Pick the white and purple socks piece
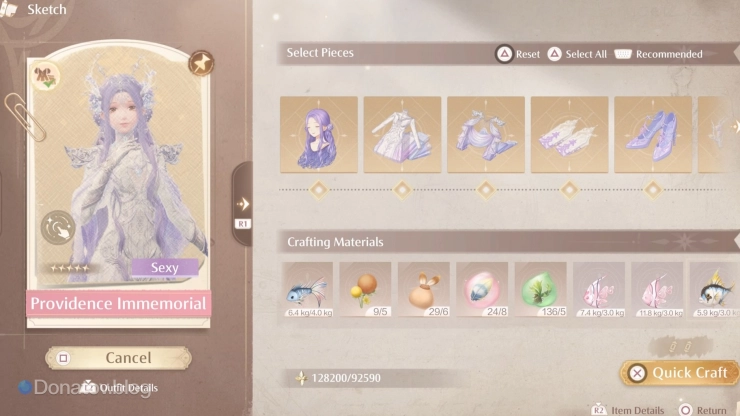 point(568,135)
